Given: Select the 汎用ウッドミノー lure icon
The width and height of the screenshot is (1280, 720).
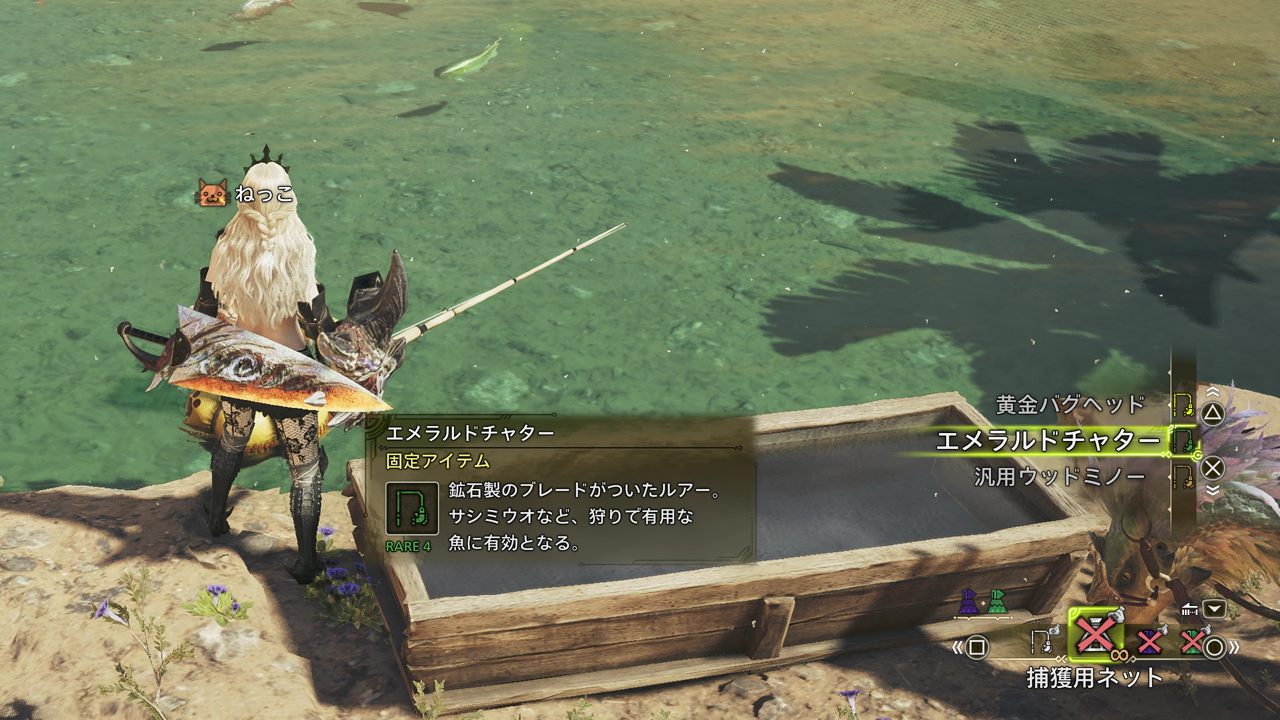Looking at the screenshot, I should point(1184,474).
